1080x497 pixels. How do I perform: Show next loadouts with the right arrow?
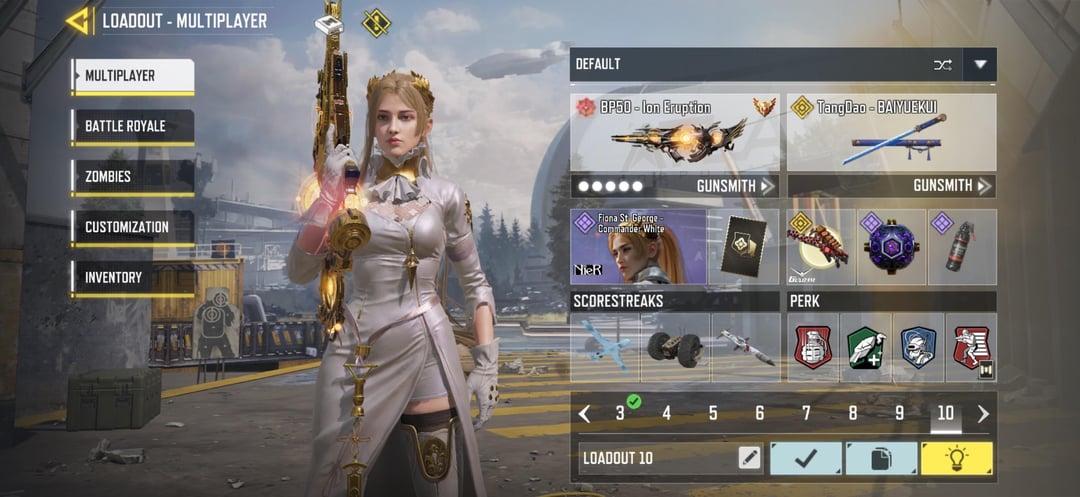tap(983, 413)
